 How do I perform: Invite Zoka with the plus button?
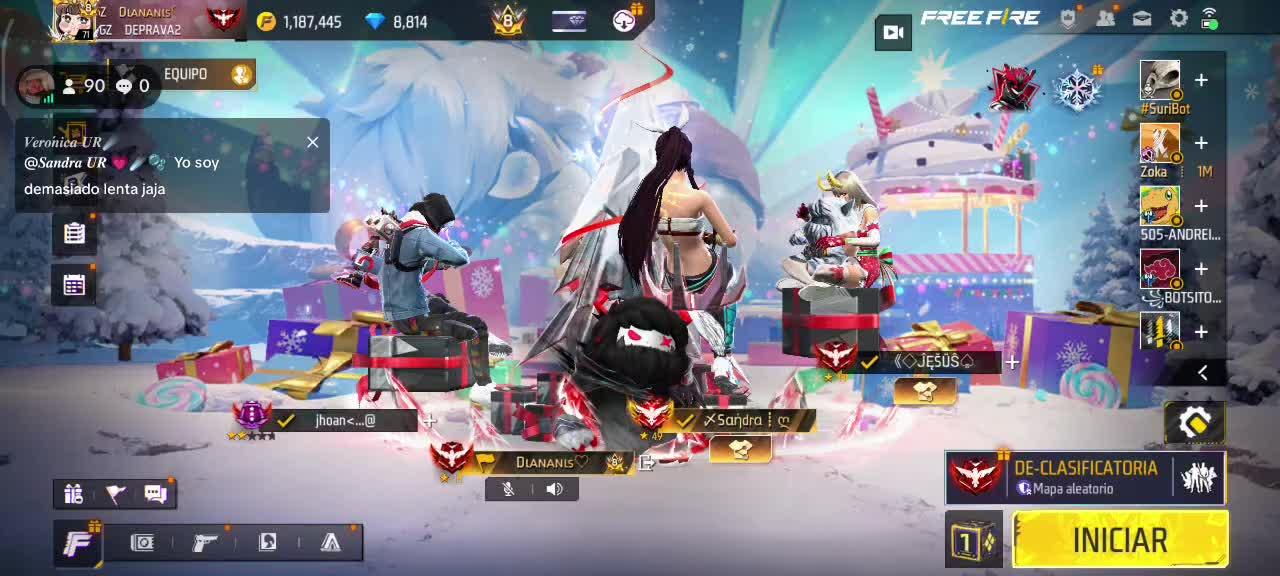(1201, 143)
